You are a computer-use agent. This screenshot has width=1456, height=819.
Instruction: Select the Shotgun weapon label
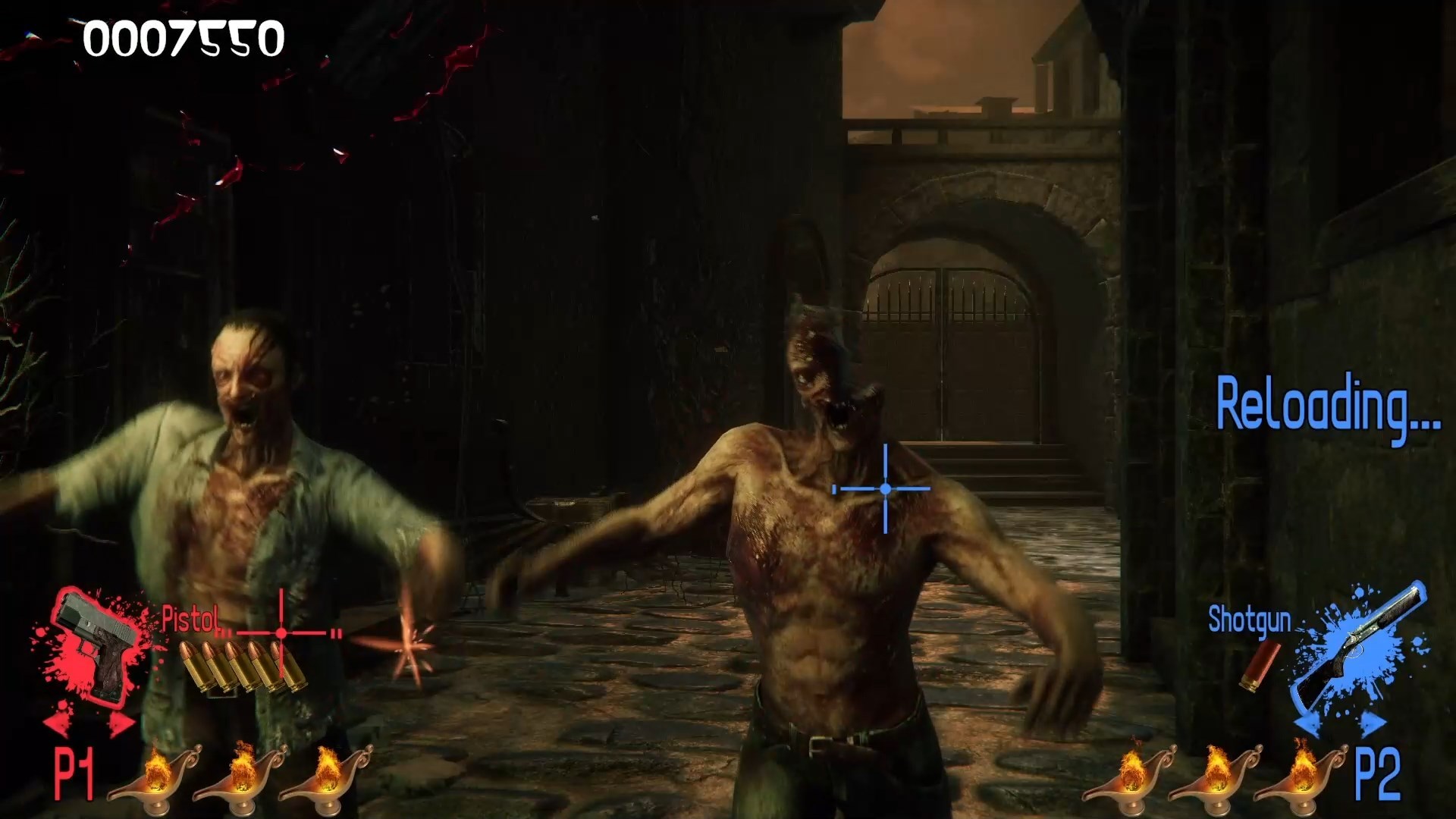[x=1250, y=619]
